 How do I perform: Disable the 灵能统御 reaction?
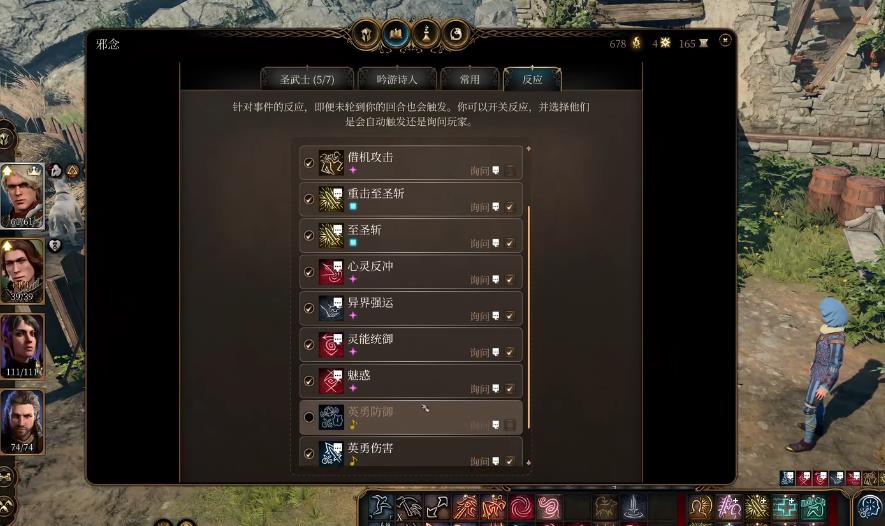(309, 345)
